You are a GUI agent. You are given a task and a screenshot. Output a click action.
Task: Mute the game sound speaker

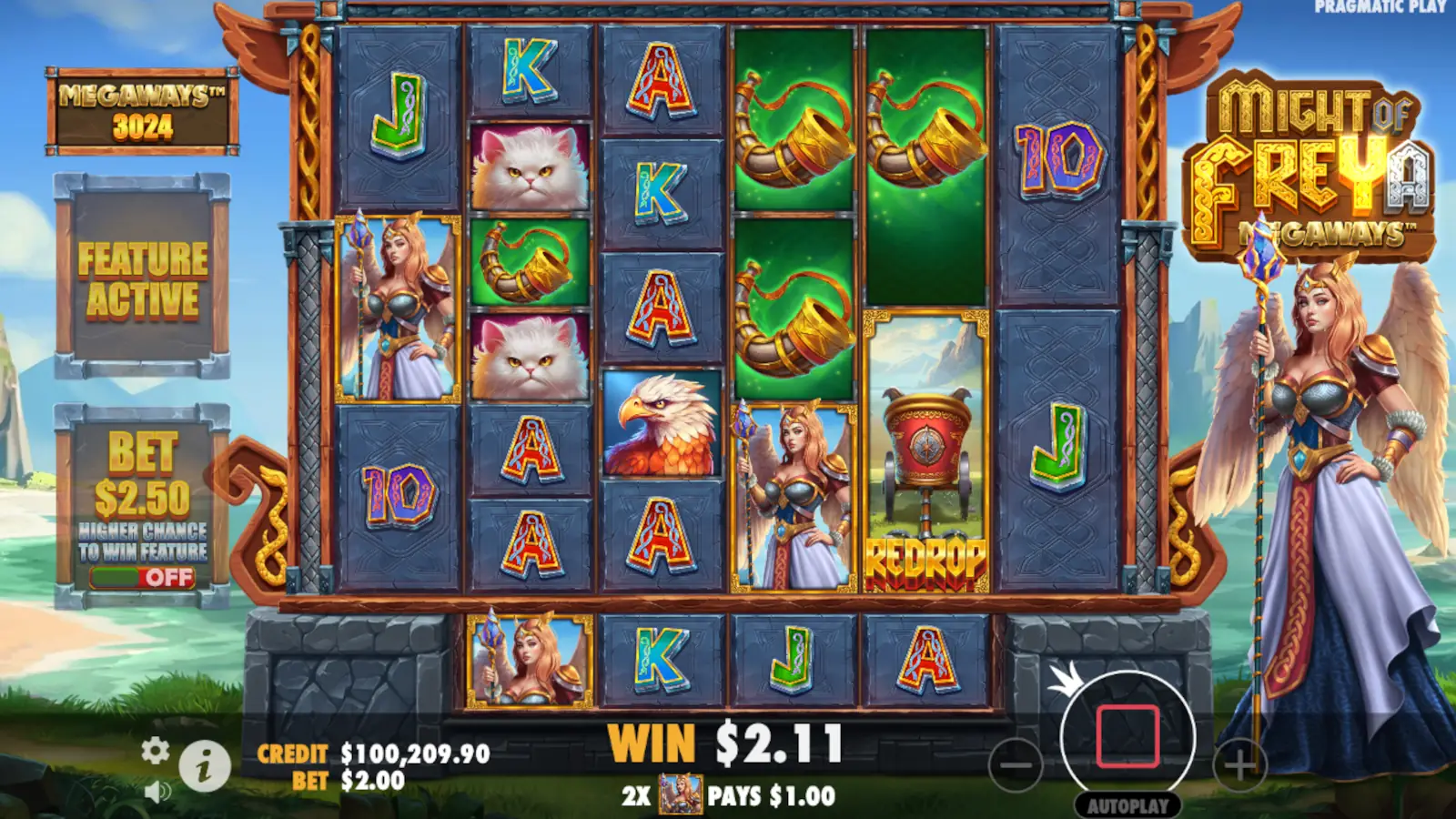159,791
